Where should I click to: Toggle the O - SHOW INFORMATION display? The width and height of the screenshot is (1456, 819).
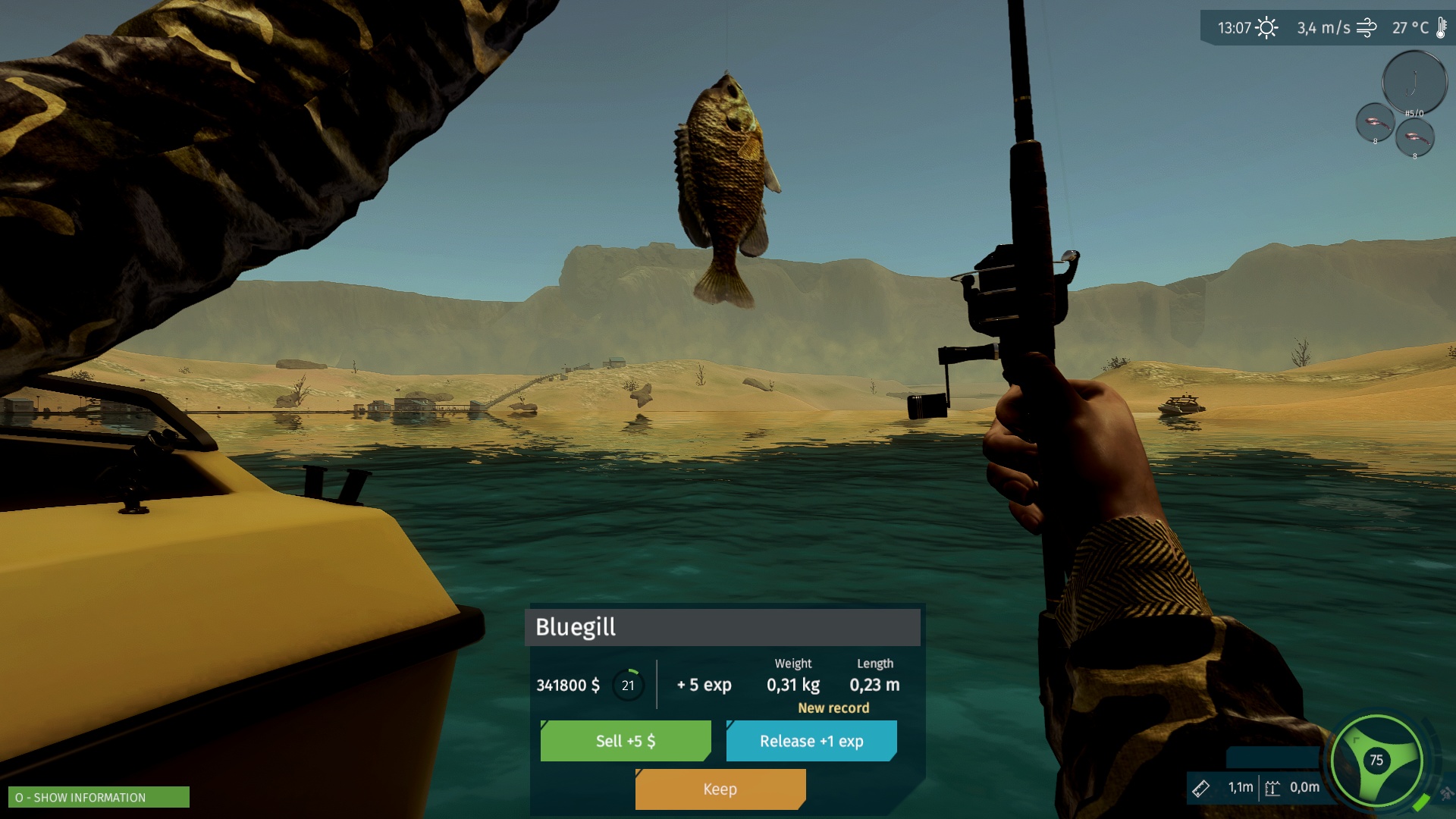[x=99, y=798]
